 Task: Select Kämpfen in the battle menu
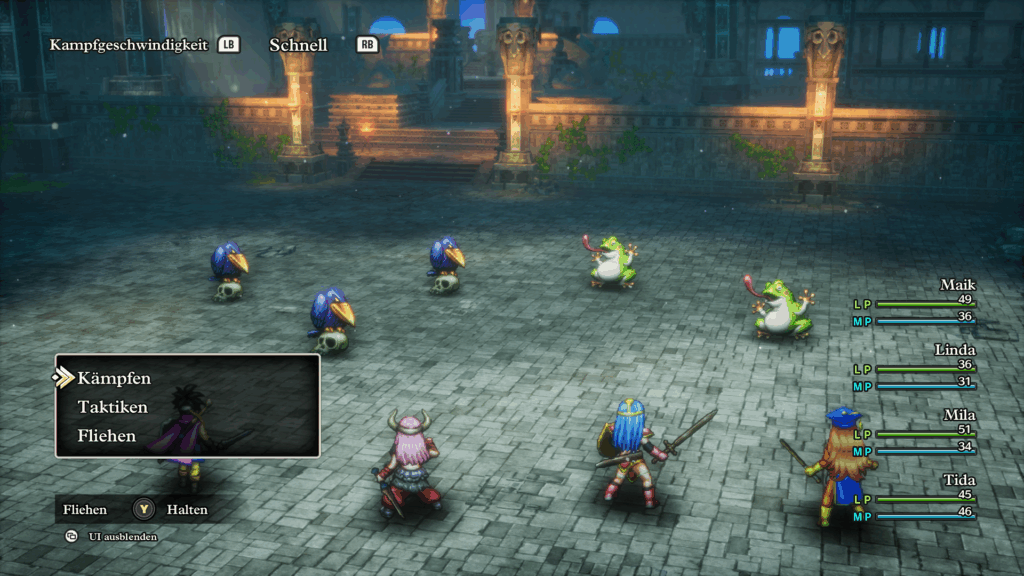pyautogui.click(x=114, y=378)
